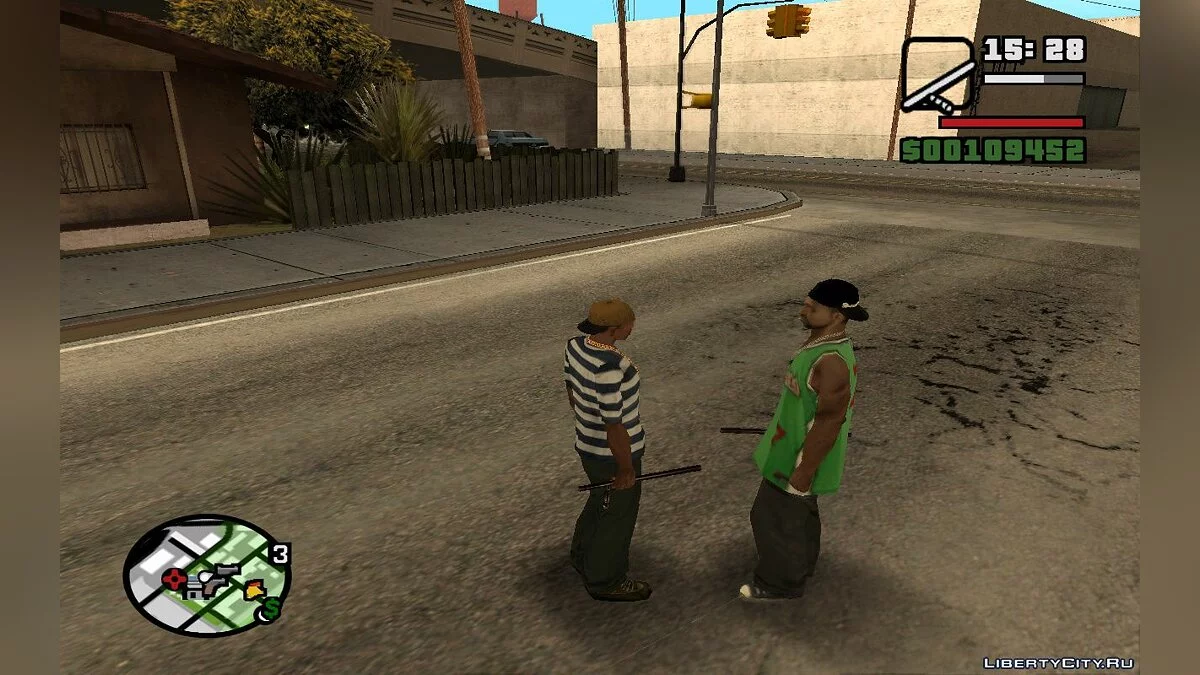The width and height of the screenshot is (1200, 675).
Task: Select the red circular marker on radar
Action: (x=176, y=578)
